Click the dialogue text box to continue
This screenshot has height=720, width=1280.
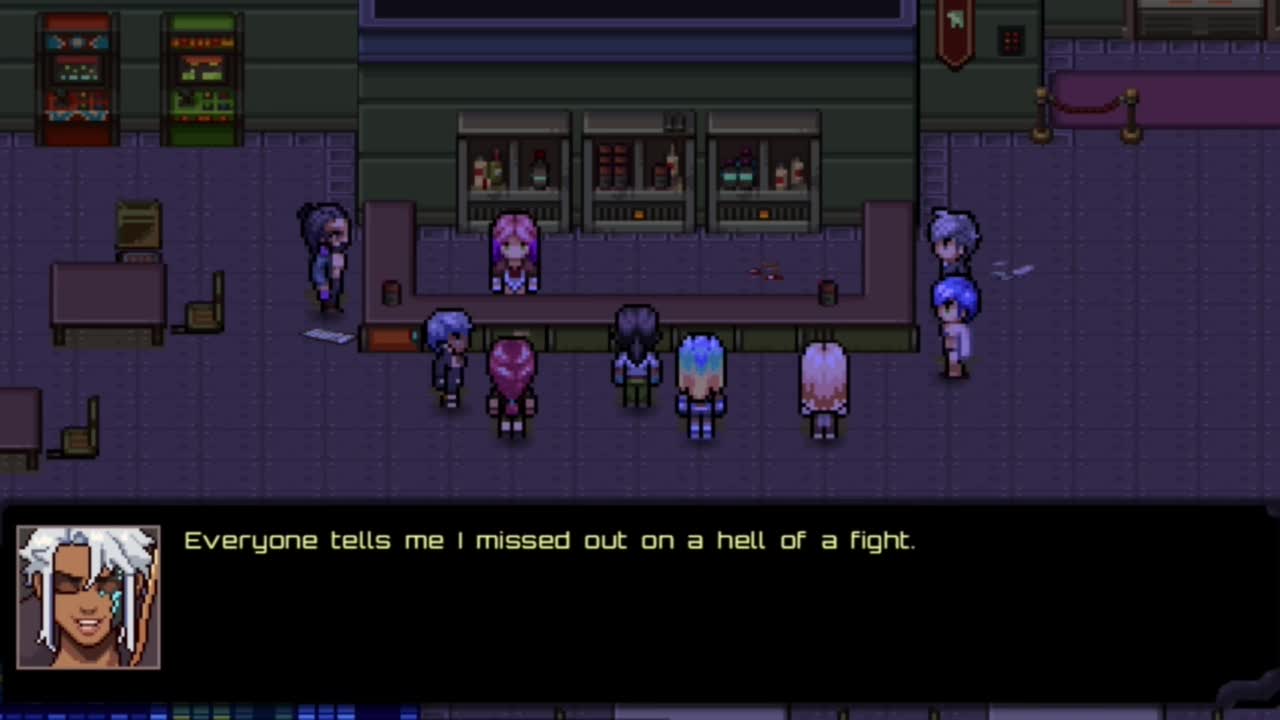(x=640, y=600)
